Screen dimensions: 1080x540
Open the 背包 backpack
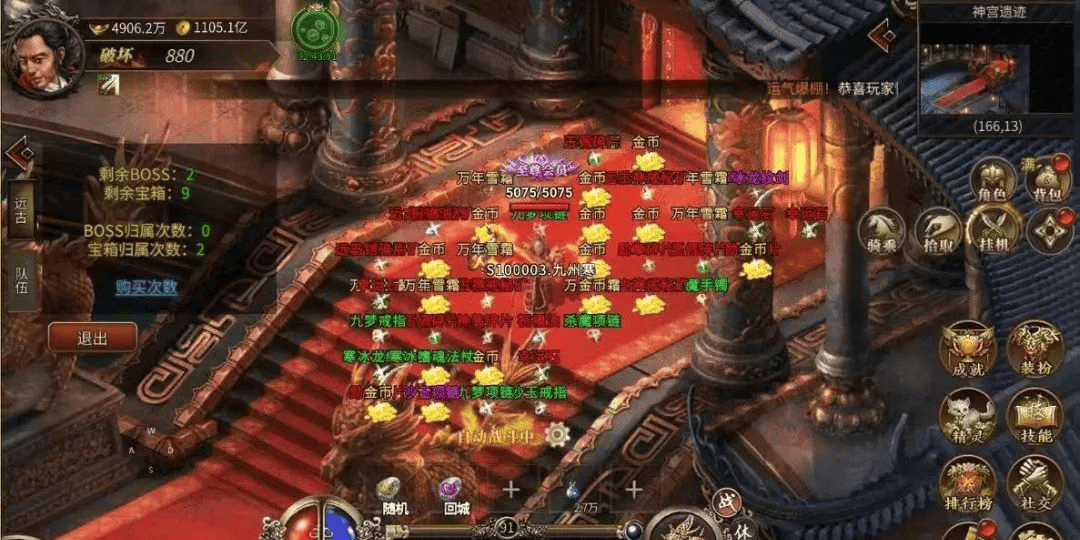1045,181
